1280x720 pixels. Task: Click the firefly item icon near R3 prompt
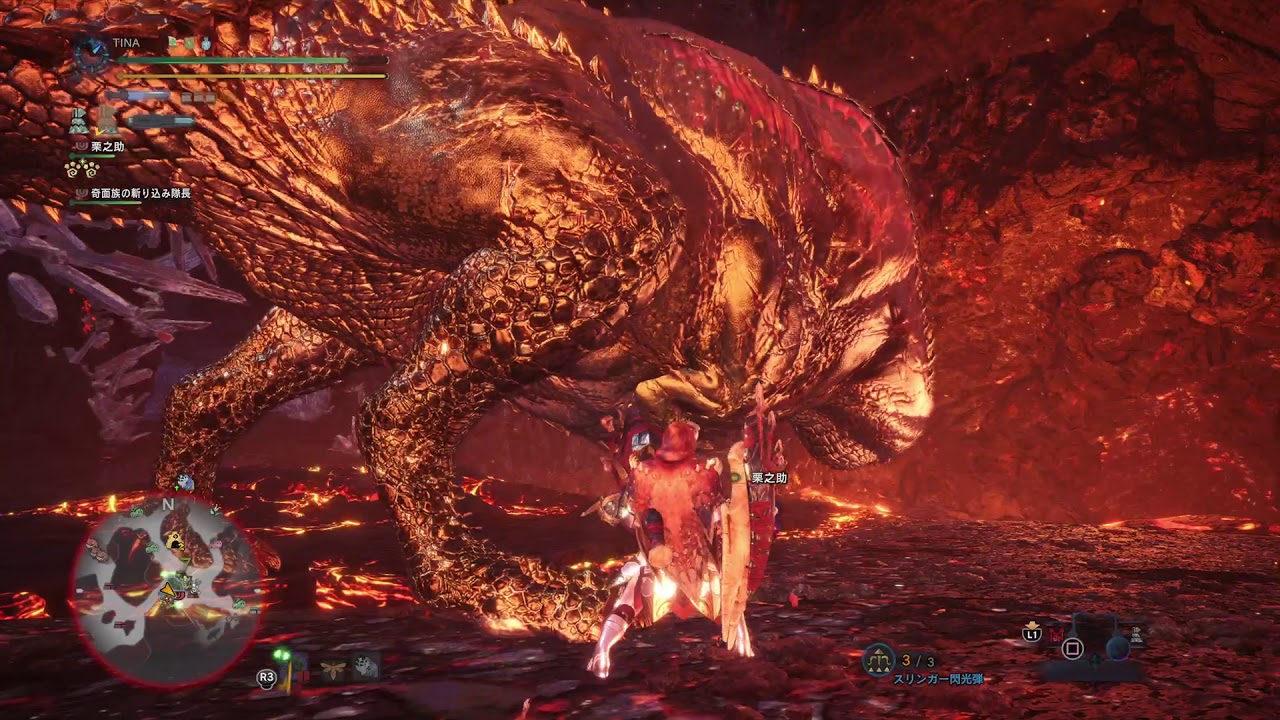point(332,670)
